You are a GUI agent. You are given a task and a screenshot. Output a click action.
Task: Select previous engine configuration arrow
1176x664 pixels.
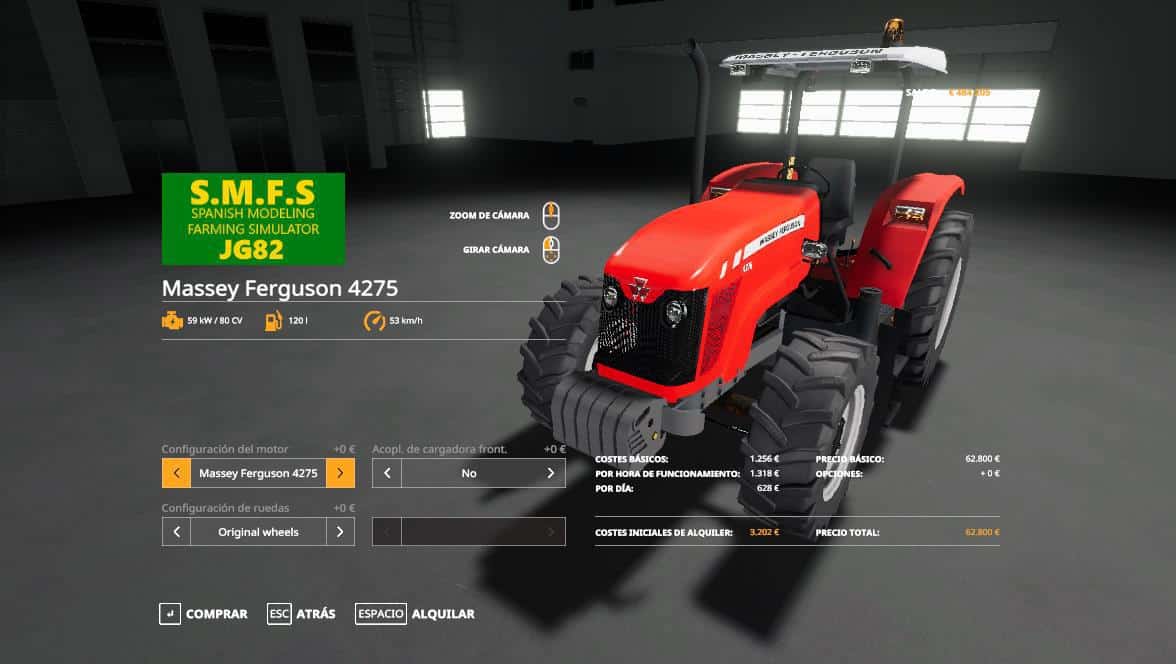tap(176, 473)
